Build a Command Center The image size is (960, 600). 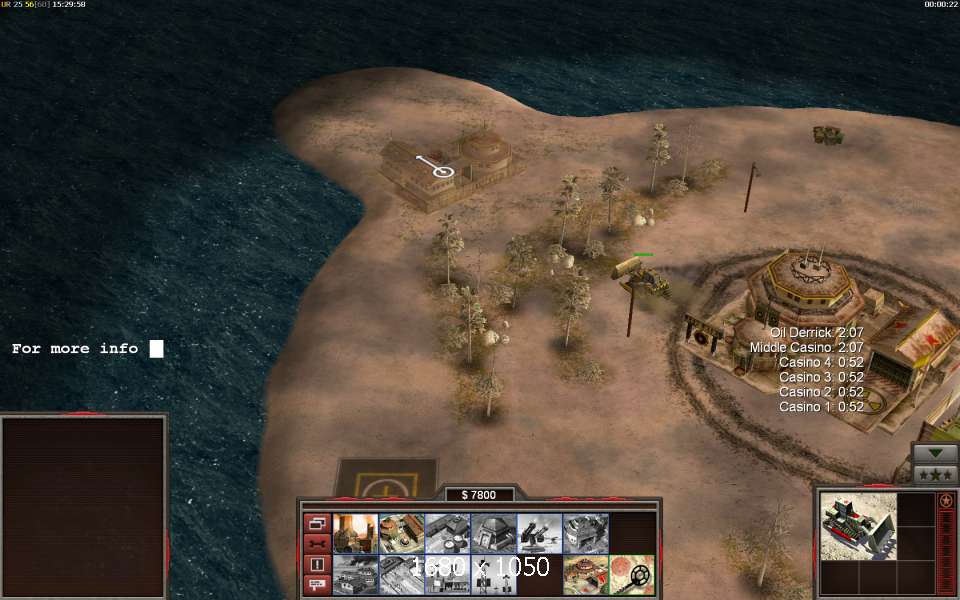click(x=585, y=574)
